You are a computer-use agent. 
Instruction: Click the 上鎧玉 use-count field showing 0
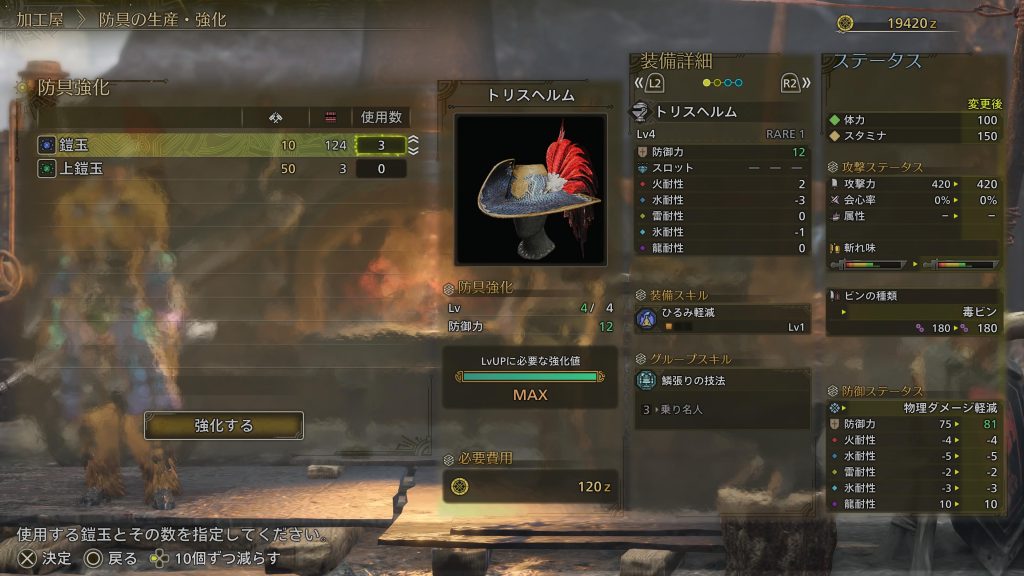point(380,169)
